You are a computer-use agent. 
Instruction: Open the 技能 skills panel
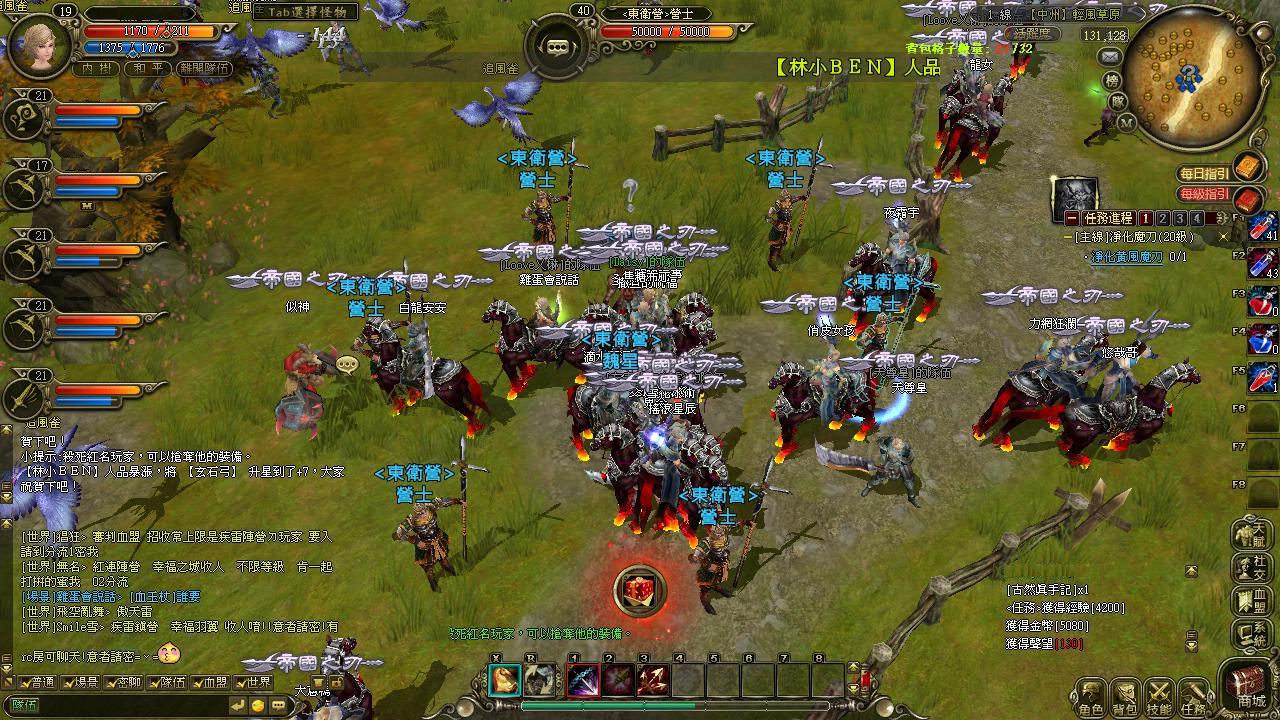tap(1159, 696)
